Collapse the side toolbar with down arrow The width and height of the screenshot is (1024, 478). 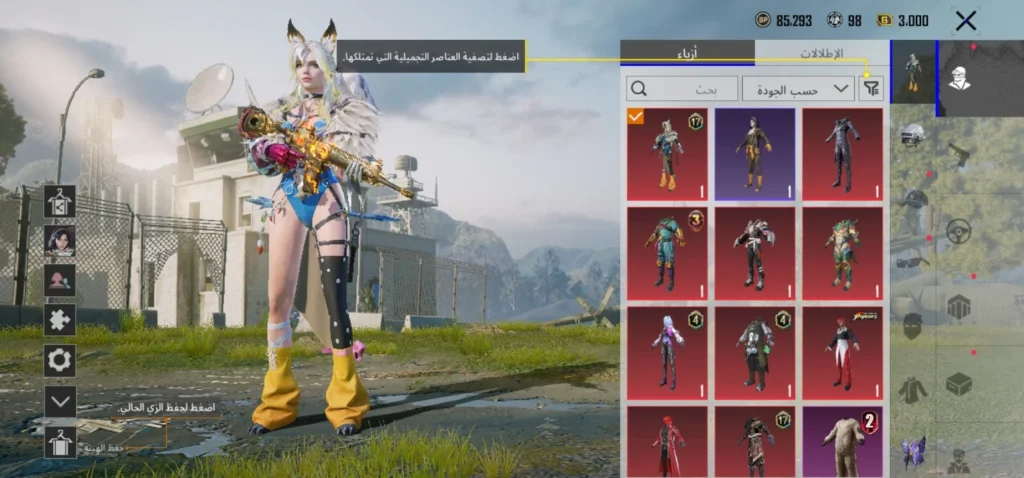60,401
